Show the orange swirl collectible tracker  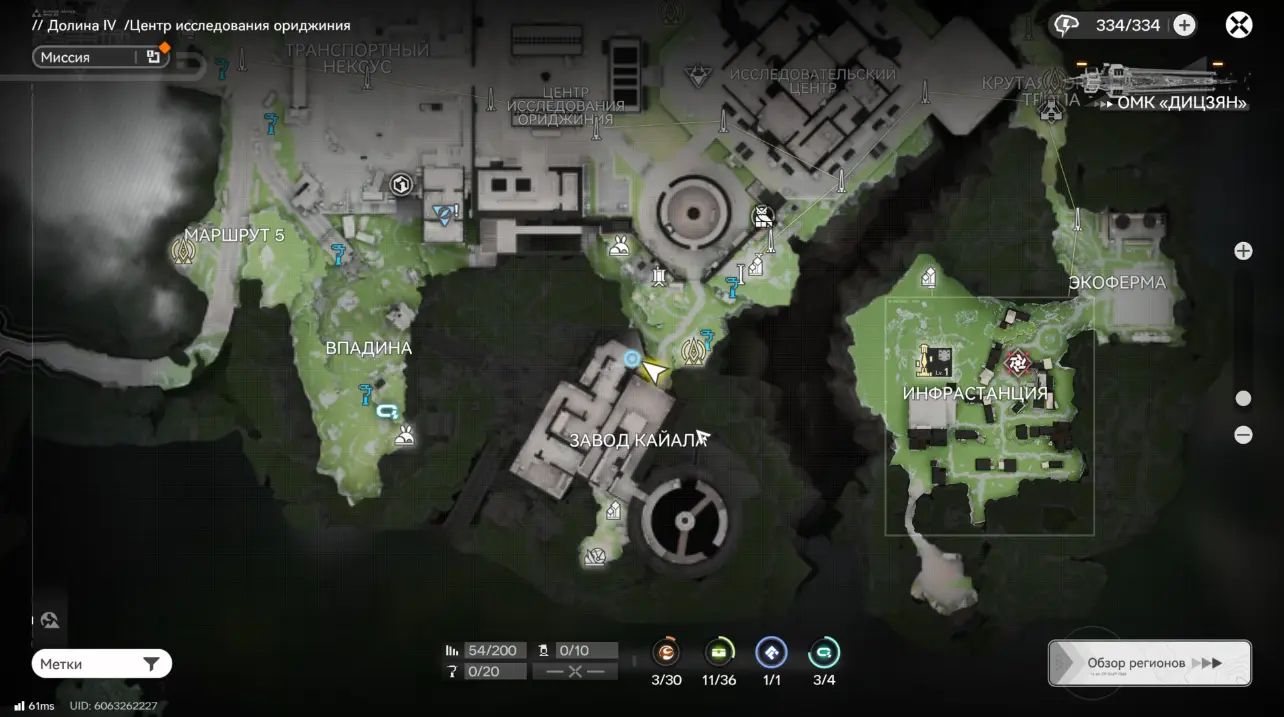point(666,653)
